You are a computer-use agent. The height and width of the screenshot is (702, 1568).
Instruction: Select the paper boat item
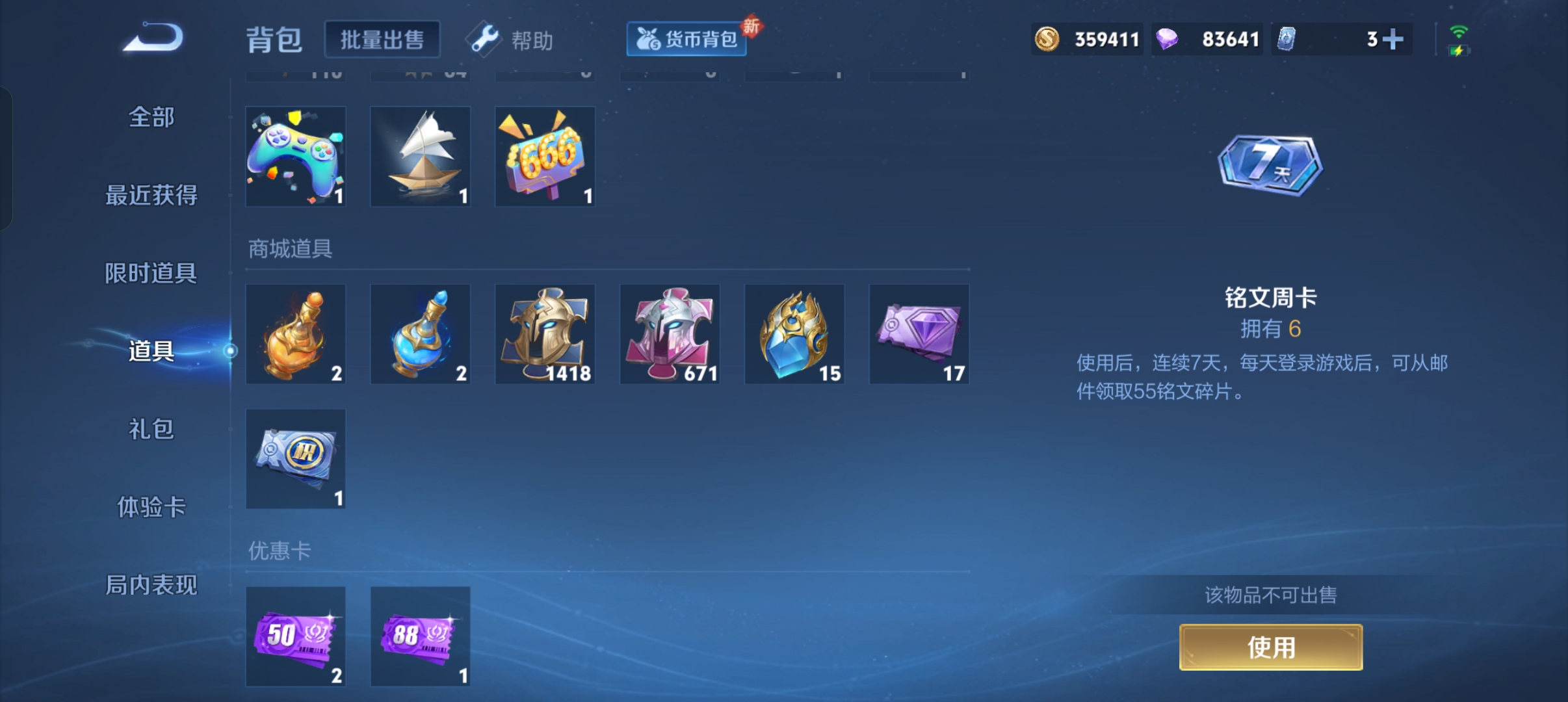click(419, 156)
